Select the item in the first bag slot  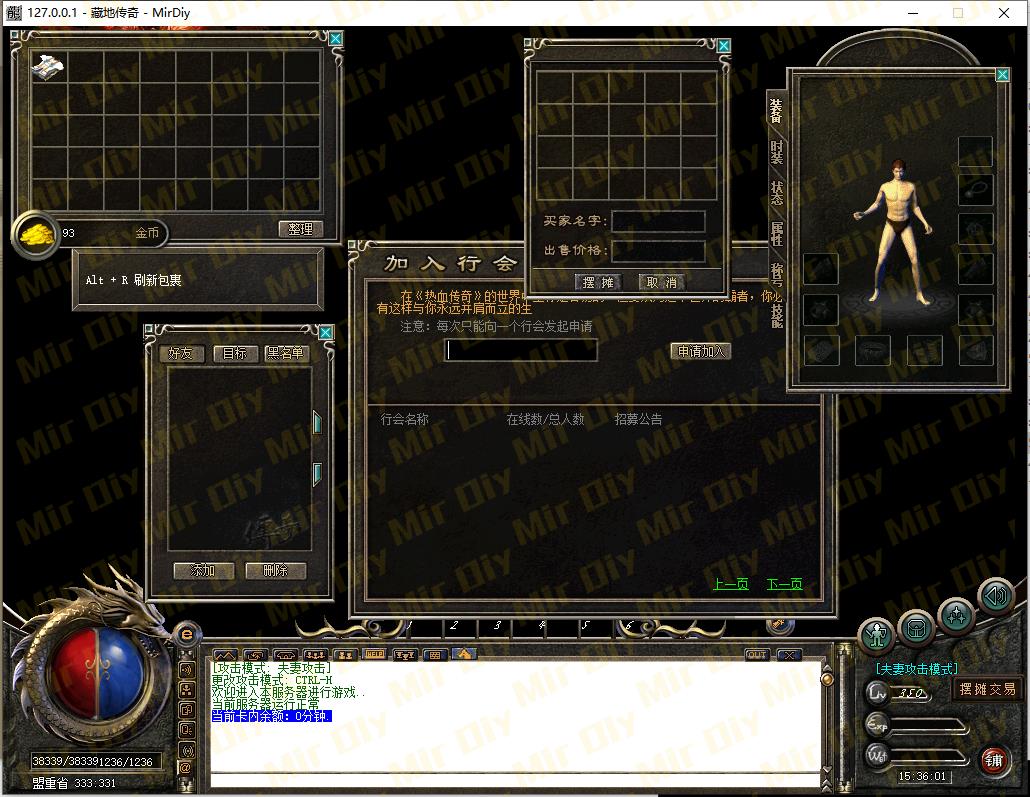pos(48,67)
